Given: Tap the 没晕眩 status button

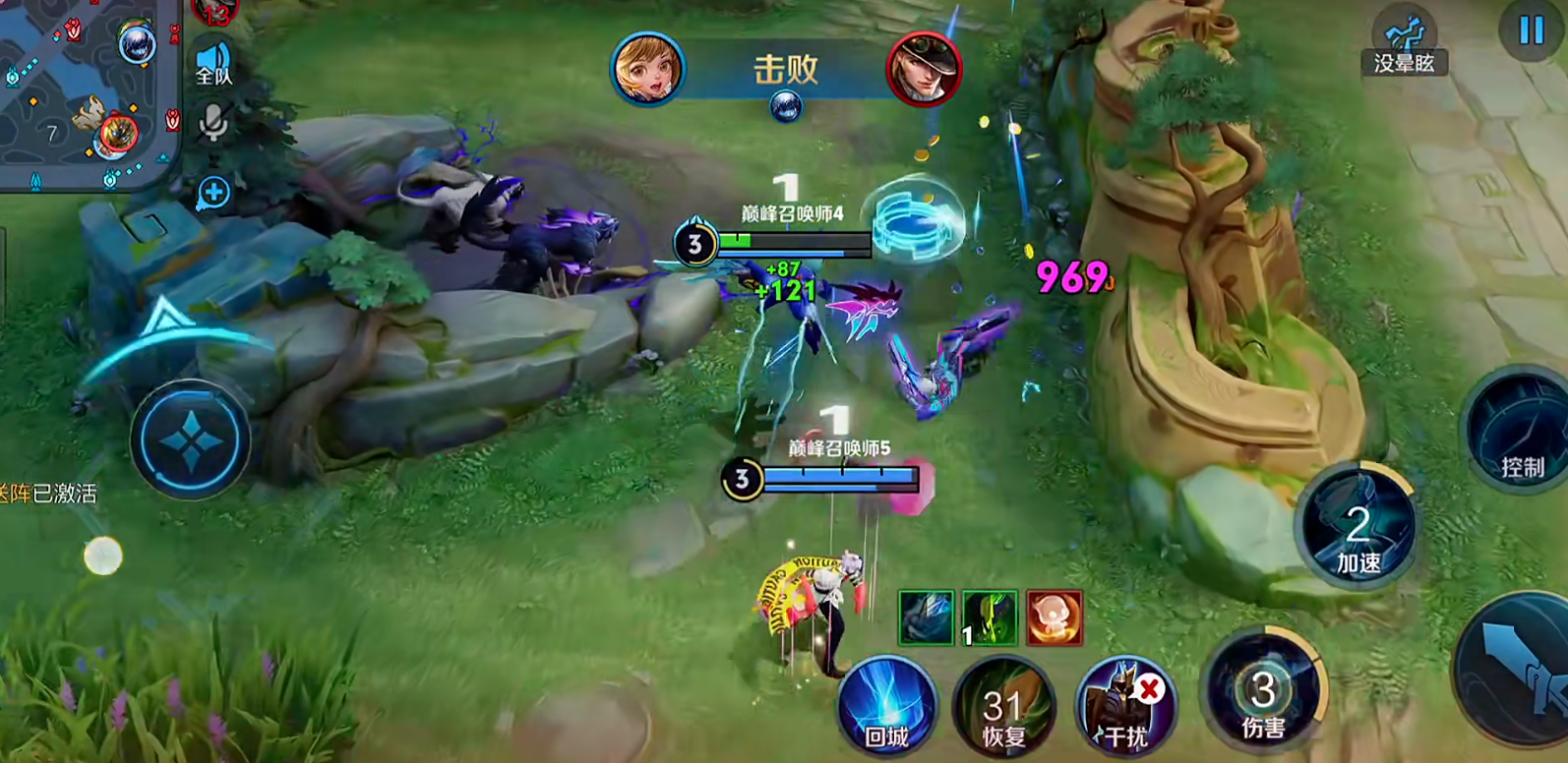Looking at the screenshot, I should pyautogui.click(x=1404, y=45).
